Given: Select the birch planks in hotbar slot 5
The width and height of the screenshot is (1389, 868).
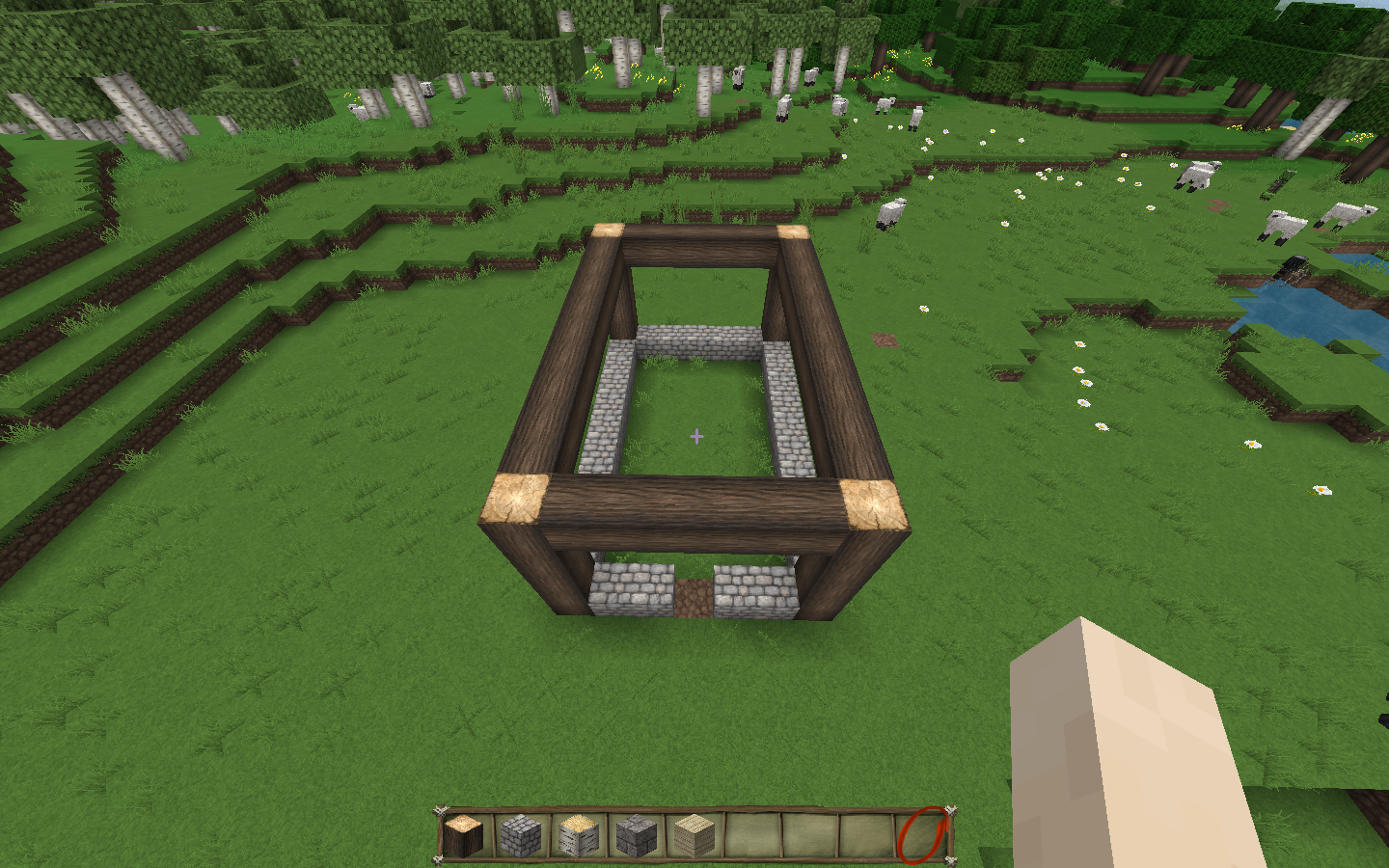Looking at the screenshot, I should (693, 836).
